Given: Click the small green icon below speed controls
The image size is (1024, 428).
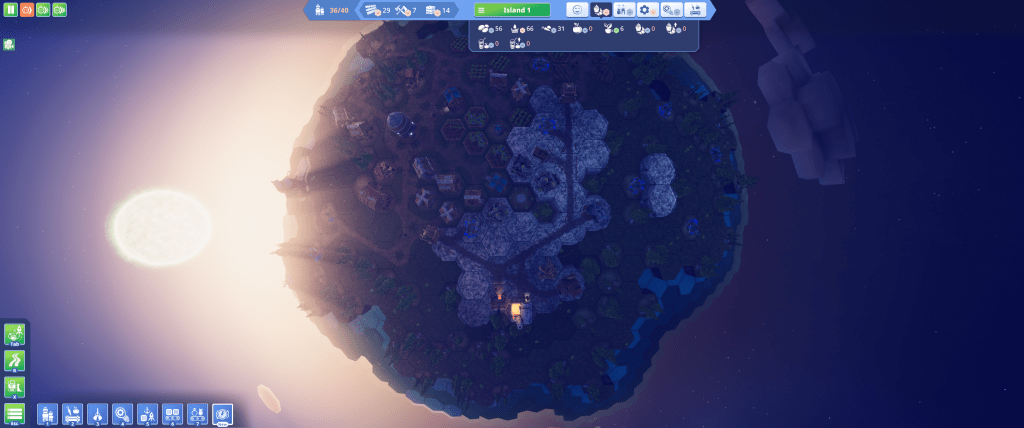Looking at the screenshot, I should click(x=8, y=44).
